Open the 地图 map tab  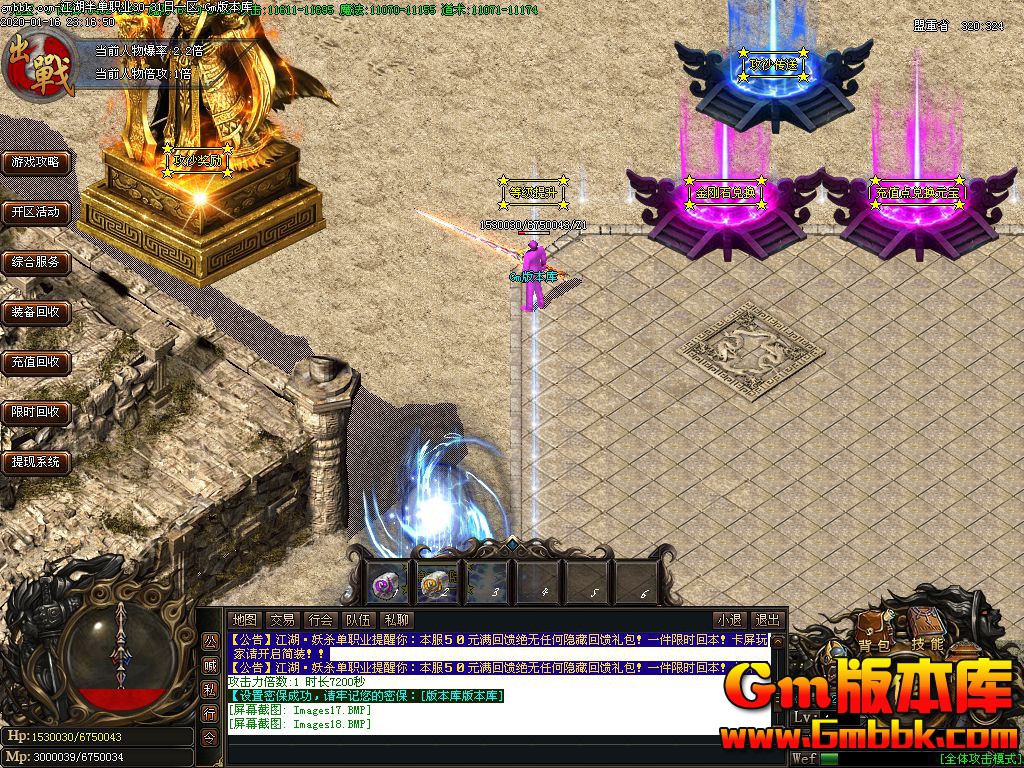tap(244, 620)
